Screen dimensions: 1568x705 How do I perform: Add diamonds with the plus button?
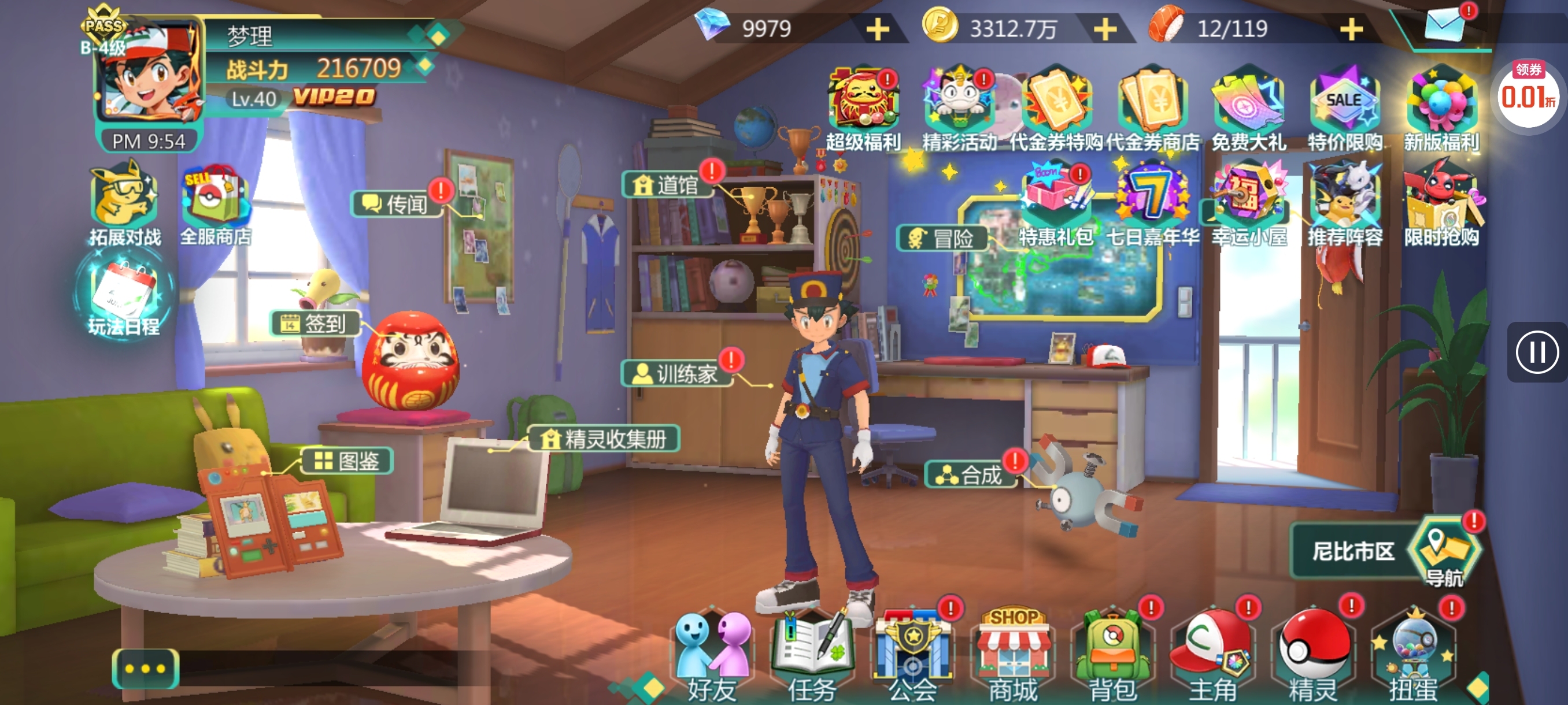coord(877,29)
